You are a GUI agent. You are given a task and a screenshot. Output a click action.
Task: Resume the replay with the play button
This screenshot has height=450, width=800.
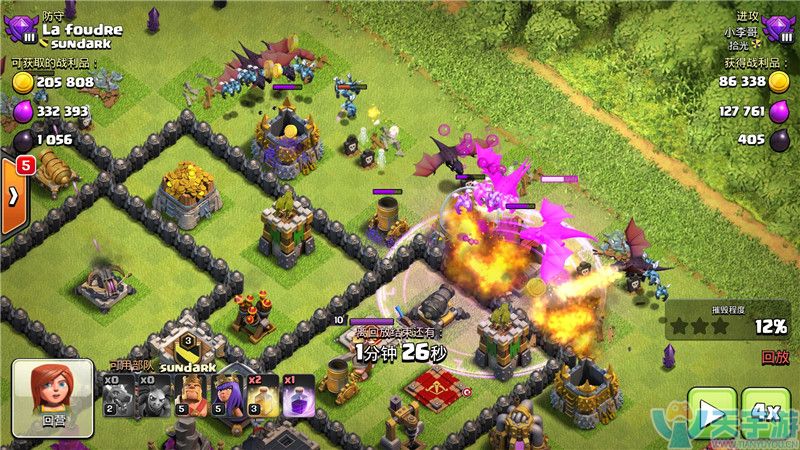point(711,414)
